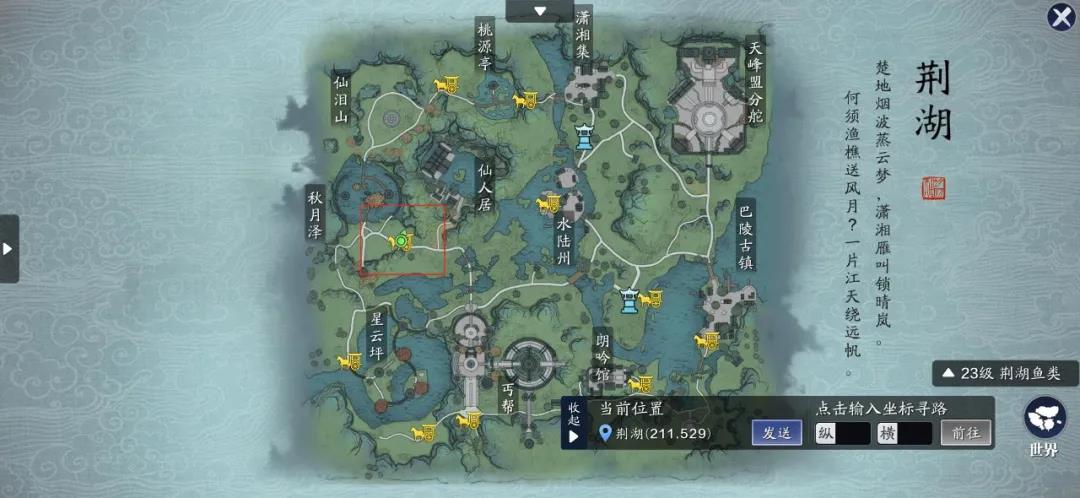Expand the 23级 荆湖鱼类 panel
Image resolution: width=1080 pixels, height=498 pixels.
(x=1005, y=374)
